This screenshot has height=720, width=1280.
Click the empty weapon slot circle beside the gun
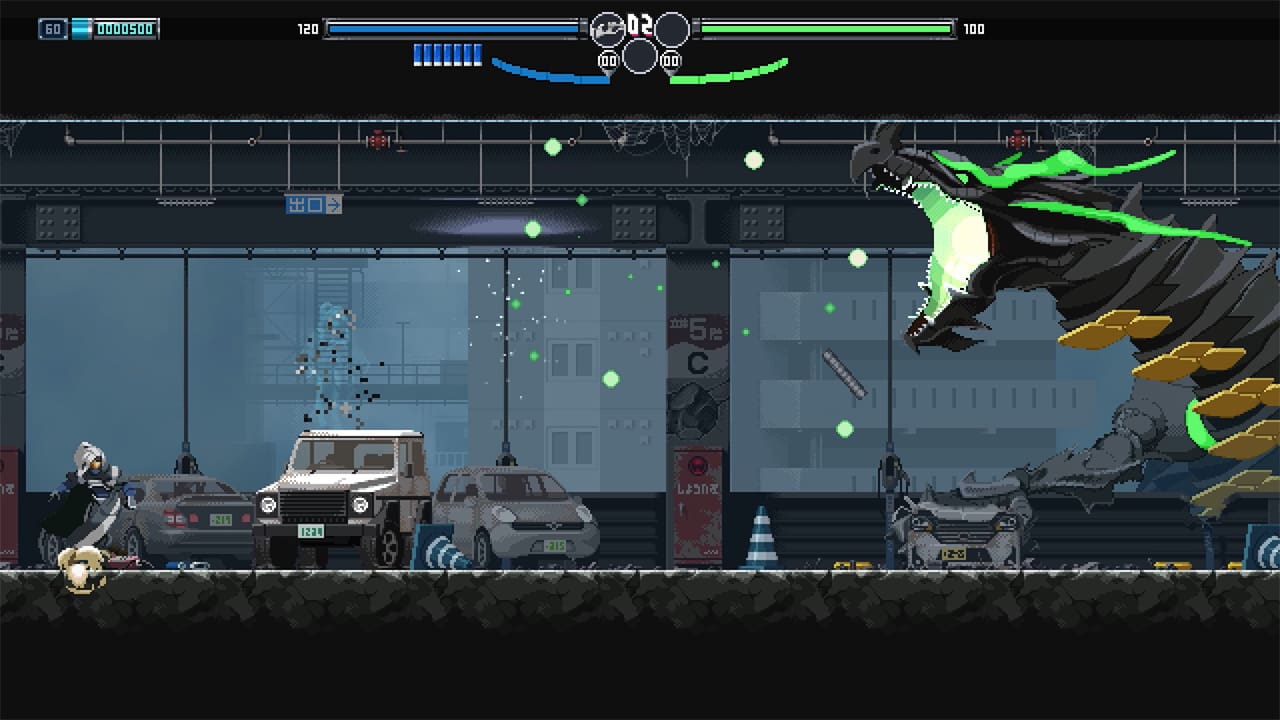click(x=672, y=28)
